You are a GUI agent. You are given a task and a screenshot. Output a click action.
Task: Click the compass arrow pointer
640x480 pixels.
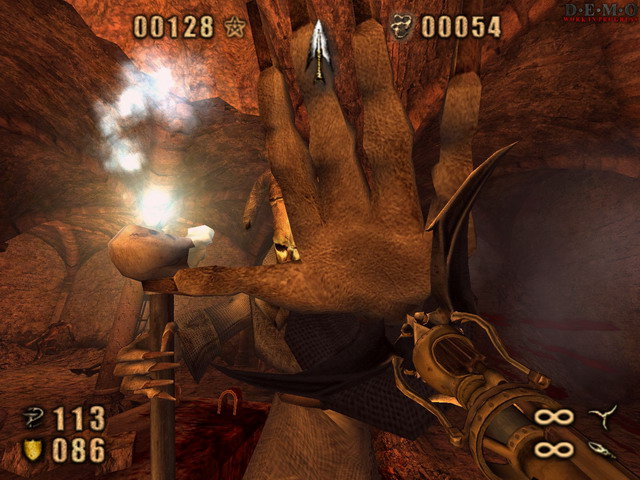318,50
